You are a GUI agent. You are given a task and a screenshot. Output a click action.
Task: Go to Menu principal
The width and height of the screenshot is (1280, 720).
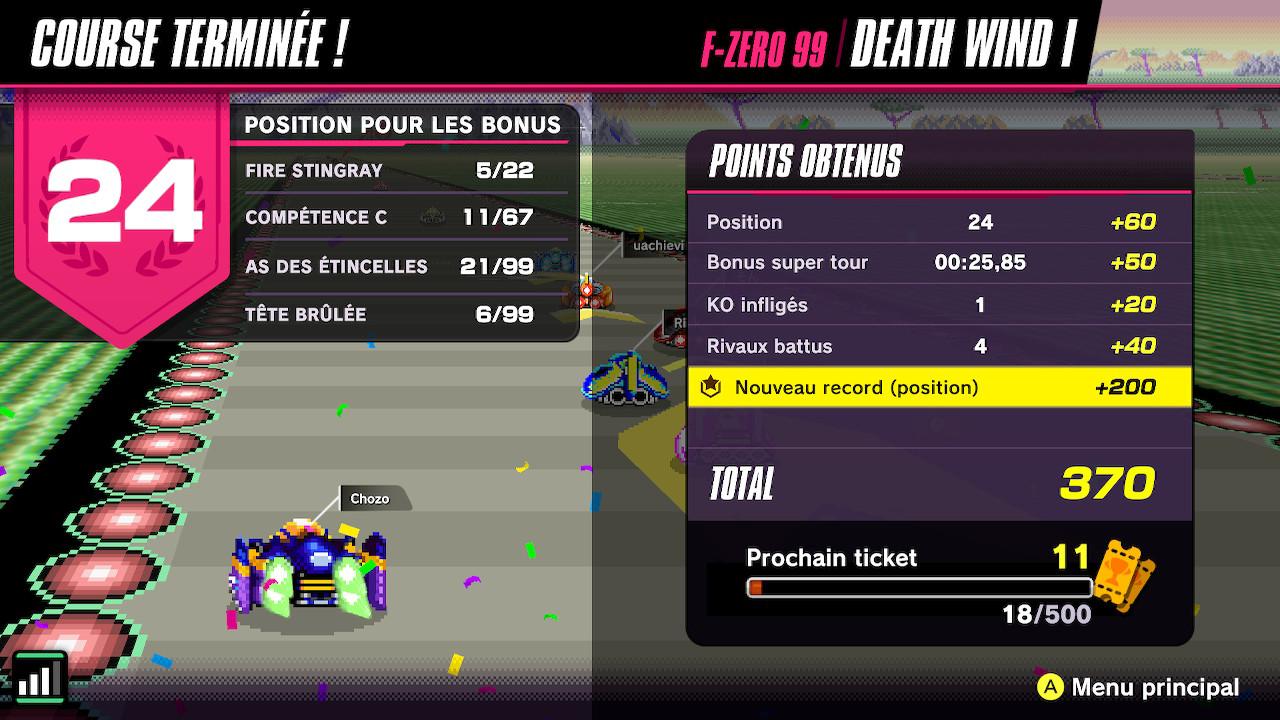click(x=1139, y=687)
